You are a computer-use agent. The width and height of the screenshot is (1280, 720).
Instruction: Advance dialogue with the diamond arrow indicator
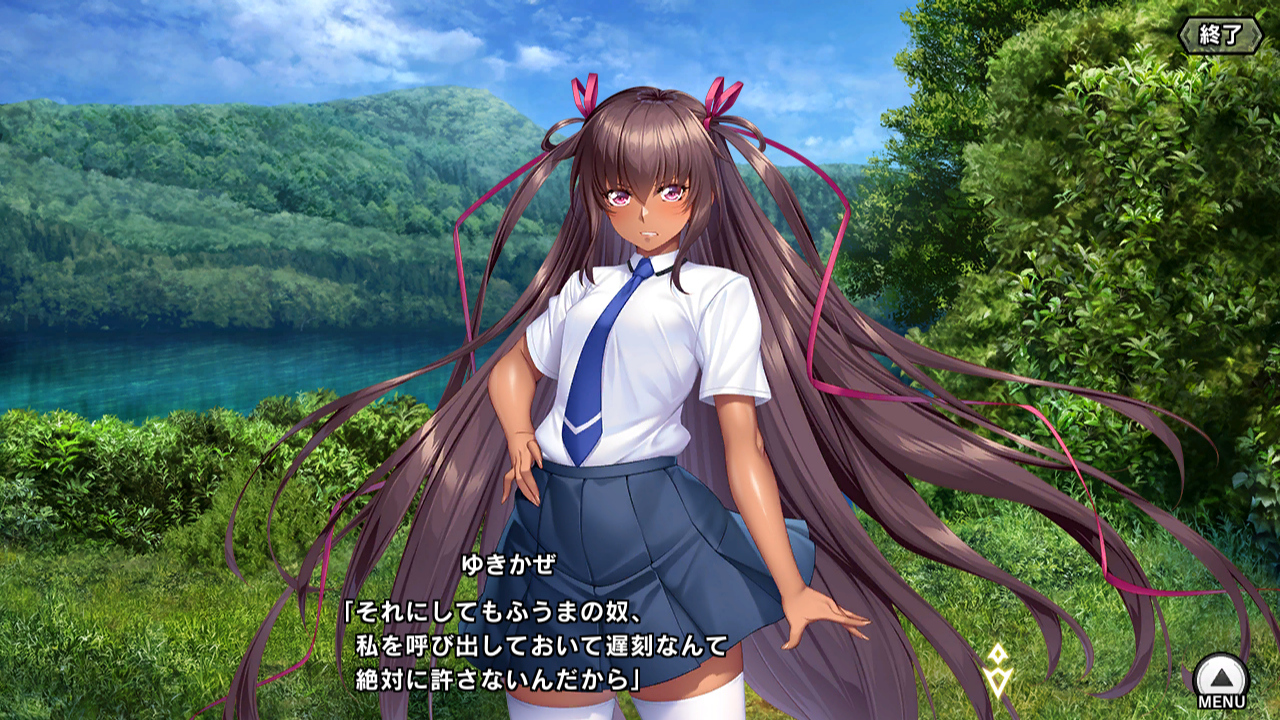click(997, 670)
